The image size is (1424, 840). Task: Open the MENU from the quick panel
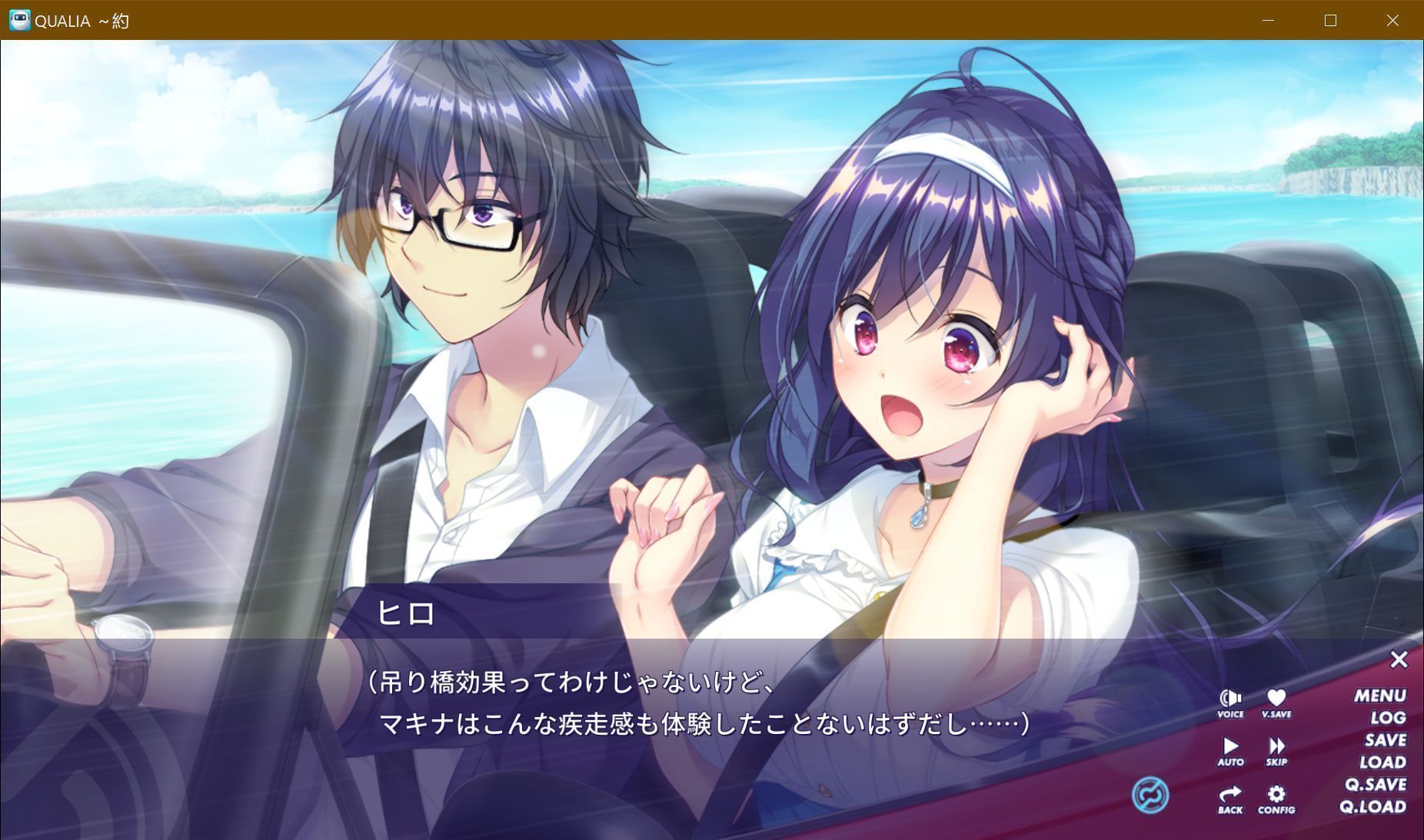pos(1380,696)
